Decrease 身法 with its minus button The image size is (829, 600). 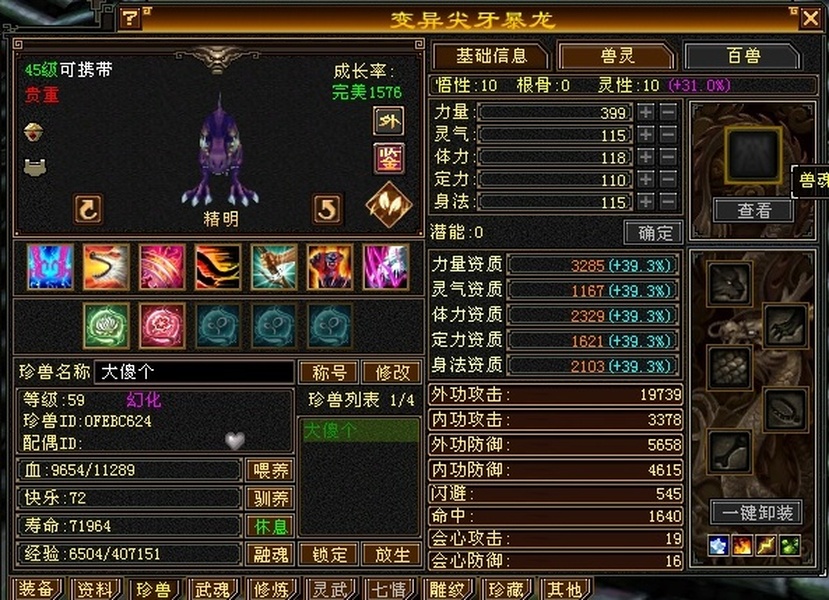[x=668, y=202]
